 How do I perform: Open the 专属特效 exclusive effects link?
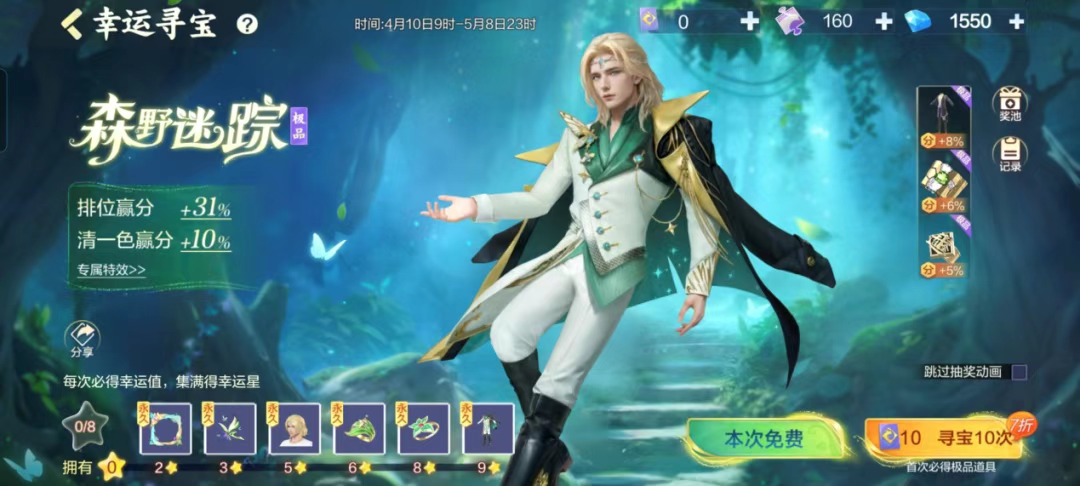[111, 269]
